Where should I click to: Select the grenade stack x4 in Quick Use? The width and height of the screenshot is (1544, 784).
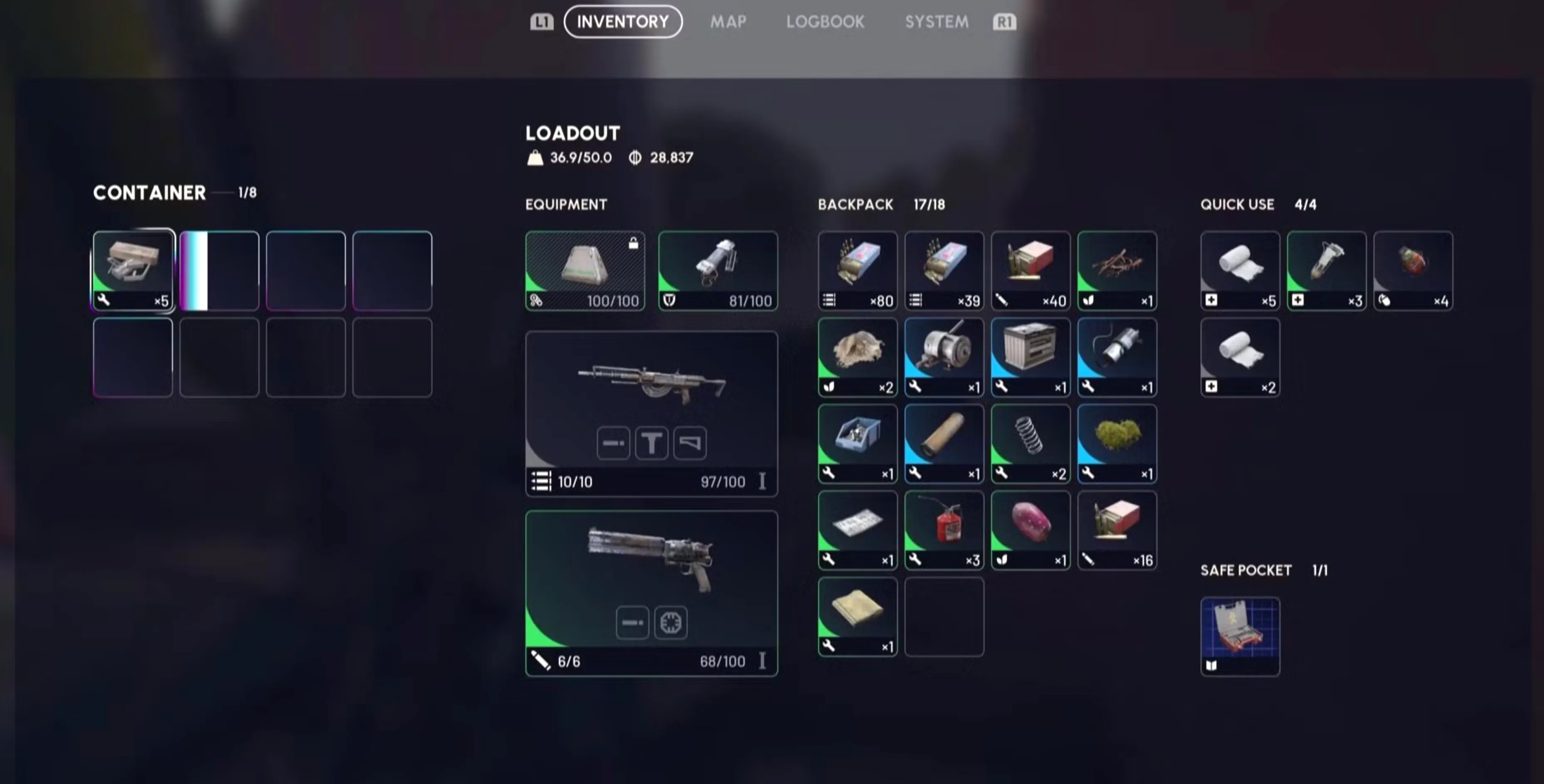(x=1412, y=270)
